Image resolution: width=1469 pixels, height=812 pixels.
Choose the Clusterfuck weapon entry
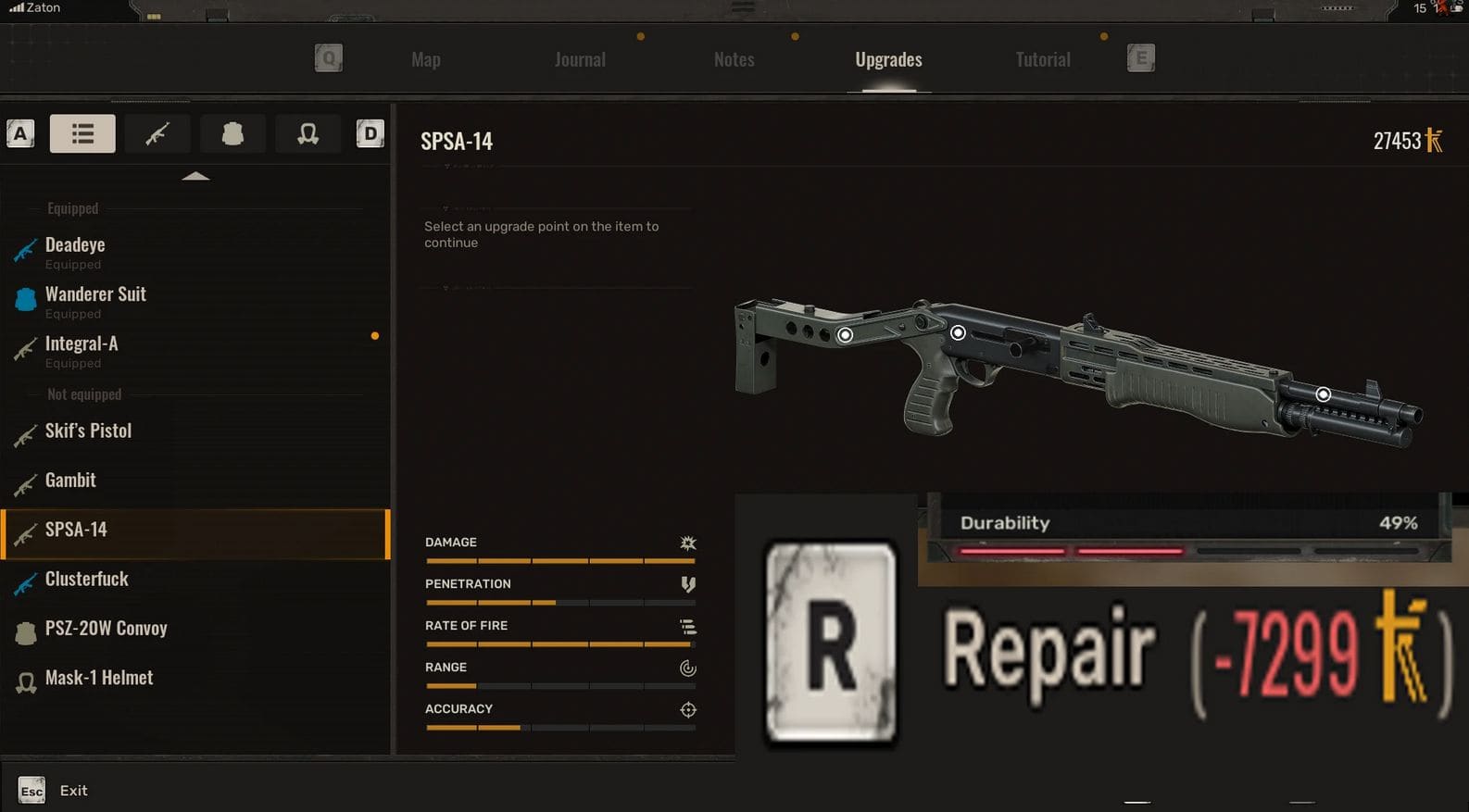87,580
